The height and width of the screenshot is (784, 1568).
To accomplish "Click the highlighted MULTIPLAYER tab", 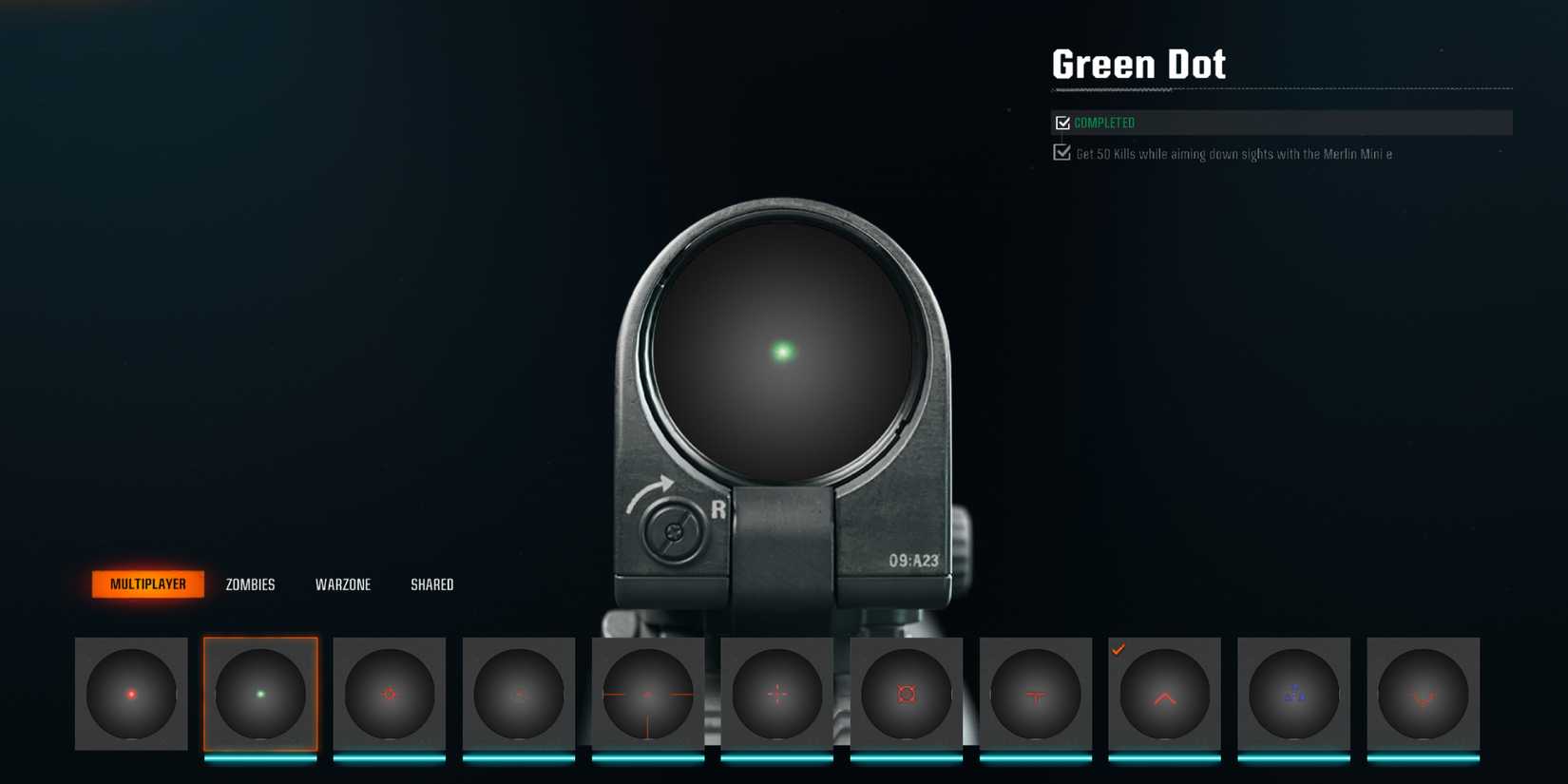I will (x=147, y=583).
